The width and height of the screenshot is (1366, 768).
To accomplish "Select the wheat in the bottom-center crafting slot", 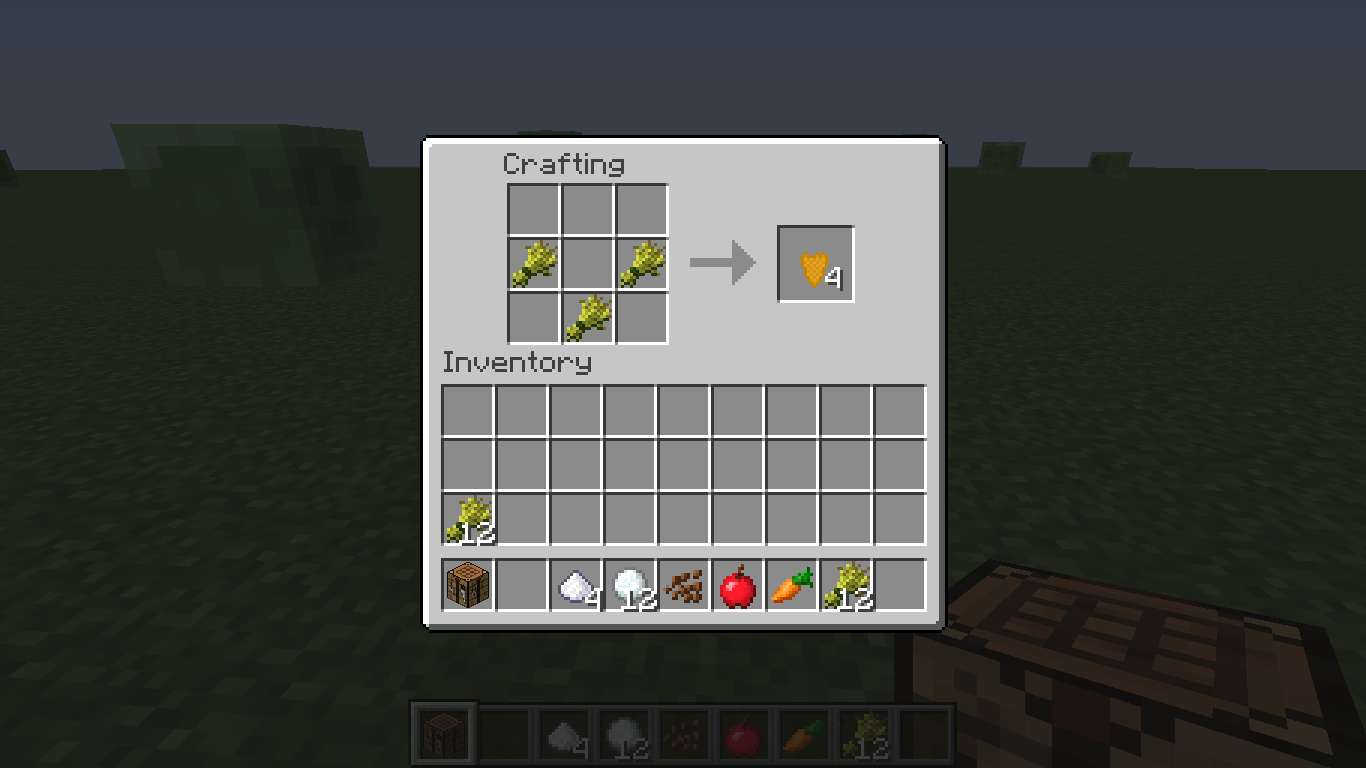I will [x=587, y=316].
